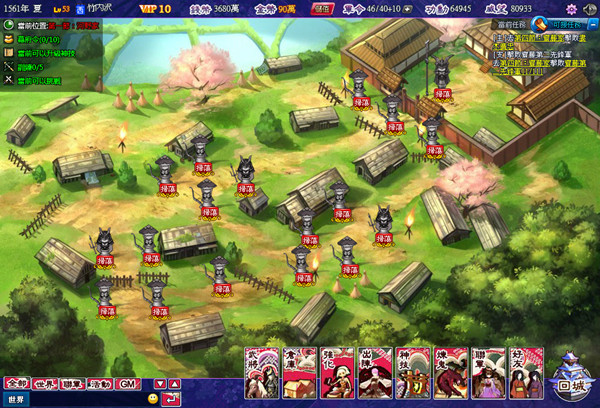The image size is (600, 408).
Task: Open the gear settings icon
Action: [571, 9]
